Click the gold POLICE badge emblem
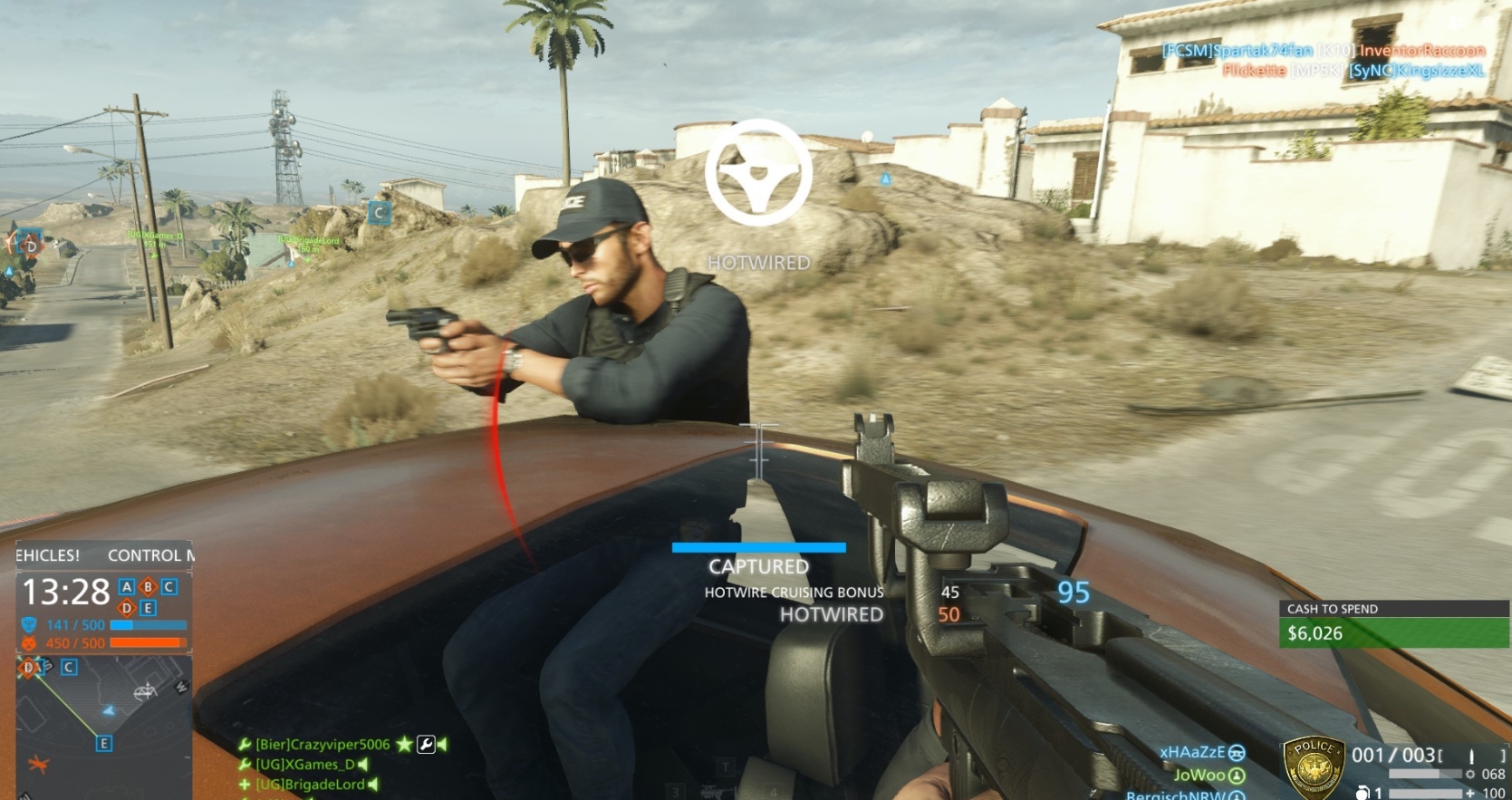This screenshot has height=800, width=1512. pyautogui.click(x=1312, y=766)
